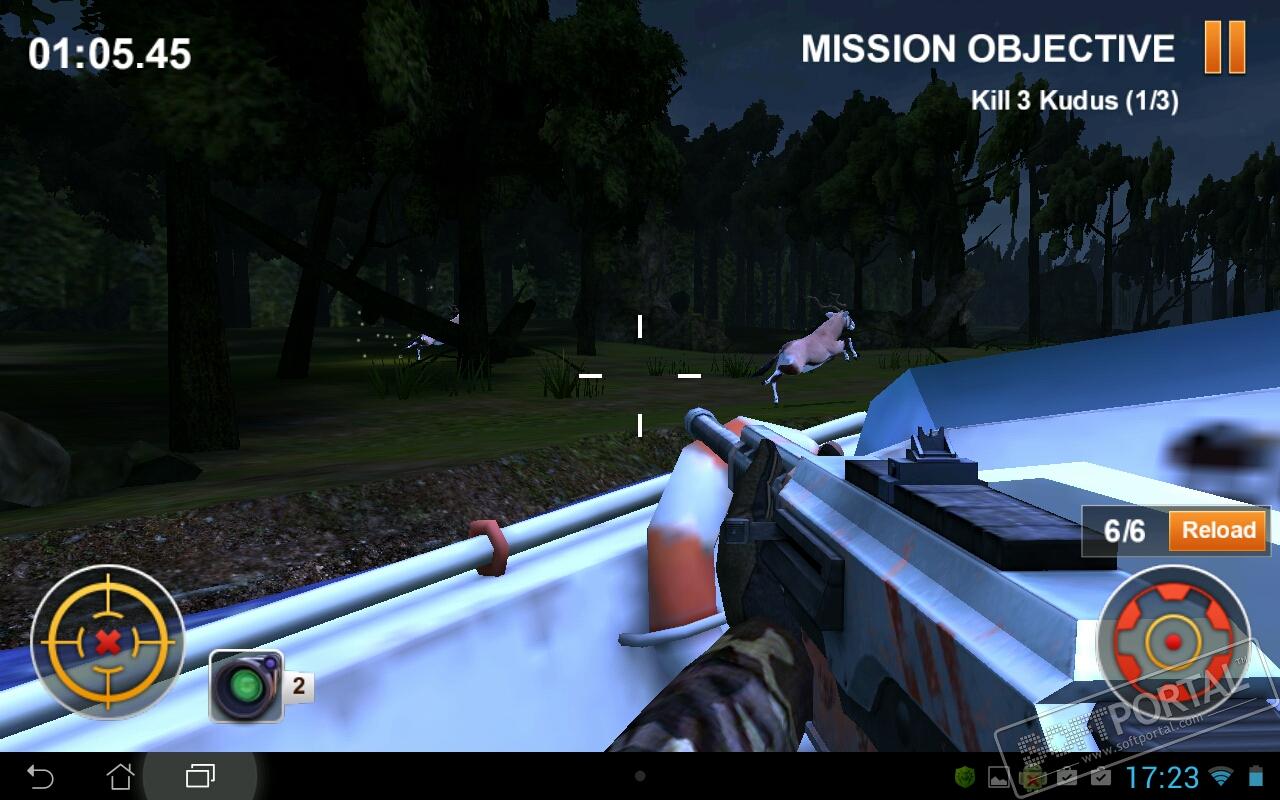
Task: Open the recent apps switcher
Action: tap(200, 776)
